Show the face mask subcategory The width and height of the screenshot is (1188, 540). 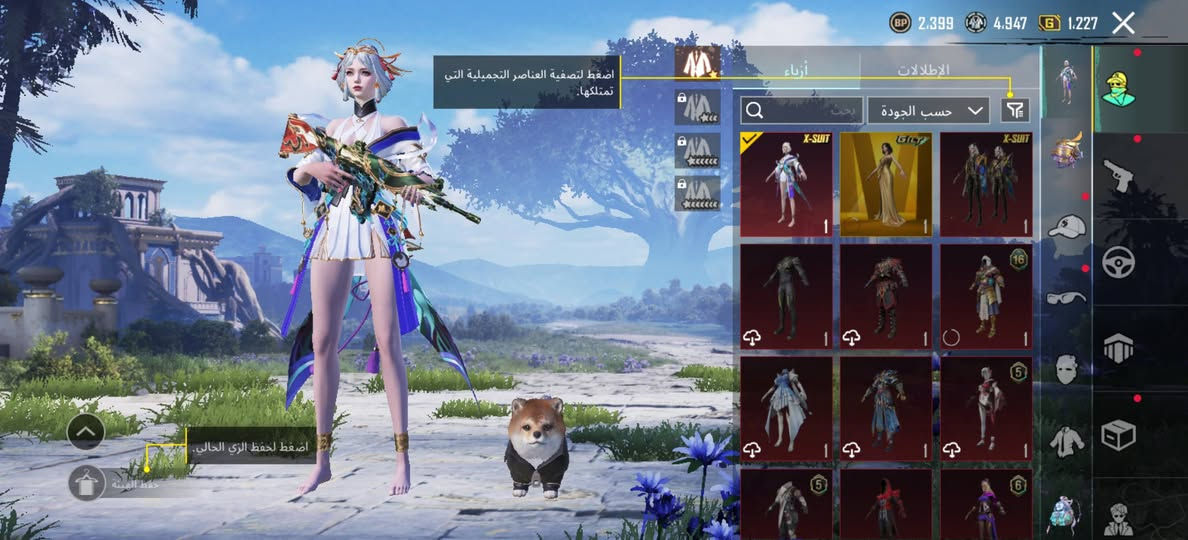[1066, 368]
